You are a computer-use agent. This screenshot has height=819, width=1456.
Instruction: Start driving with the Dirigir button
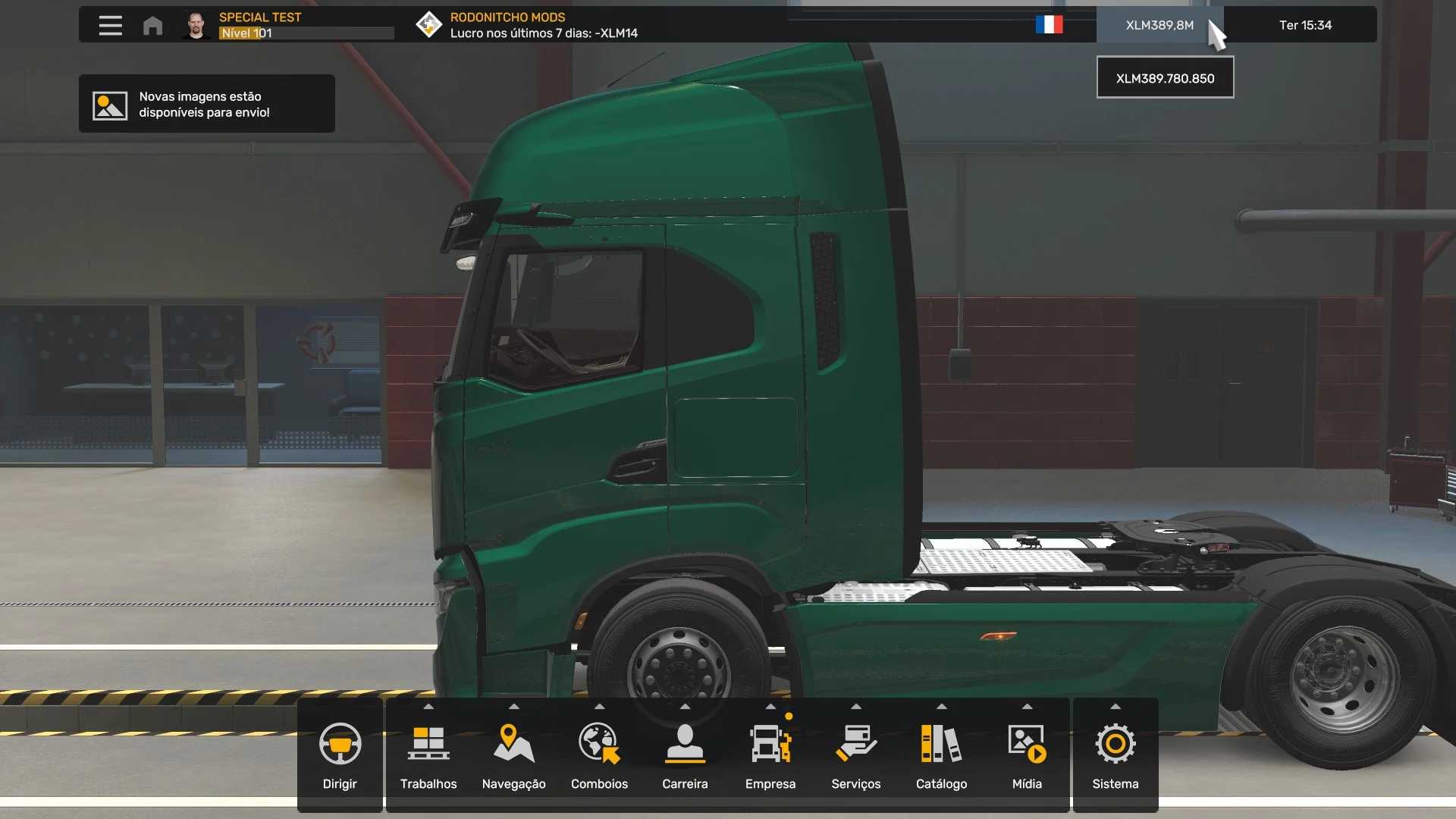pos(340,755)
